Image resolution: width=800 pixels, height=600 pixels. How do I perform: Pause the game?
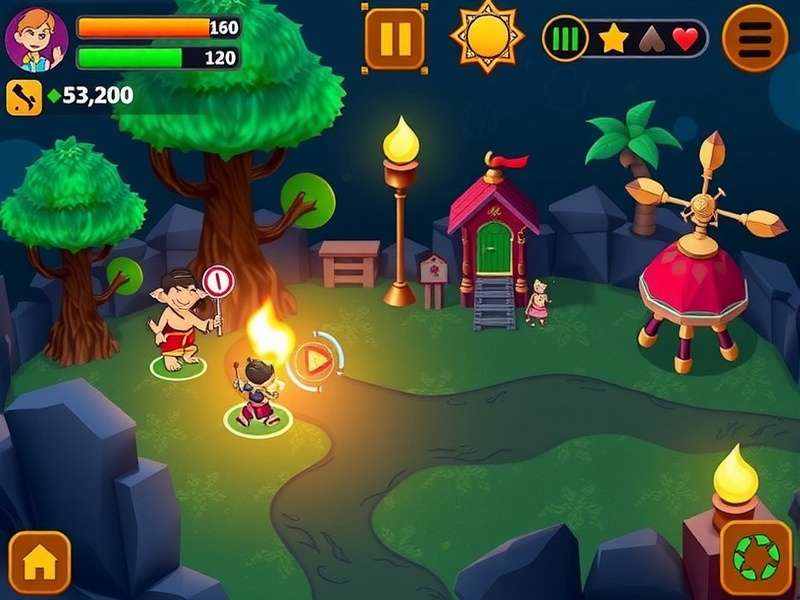395,39
